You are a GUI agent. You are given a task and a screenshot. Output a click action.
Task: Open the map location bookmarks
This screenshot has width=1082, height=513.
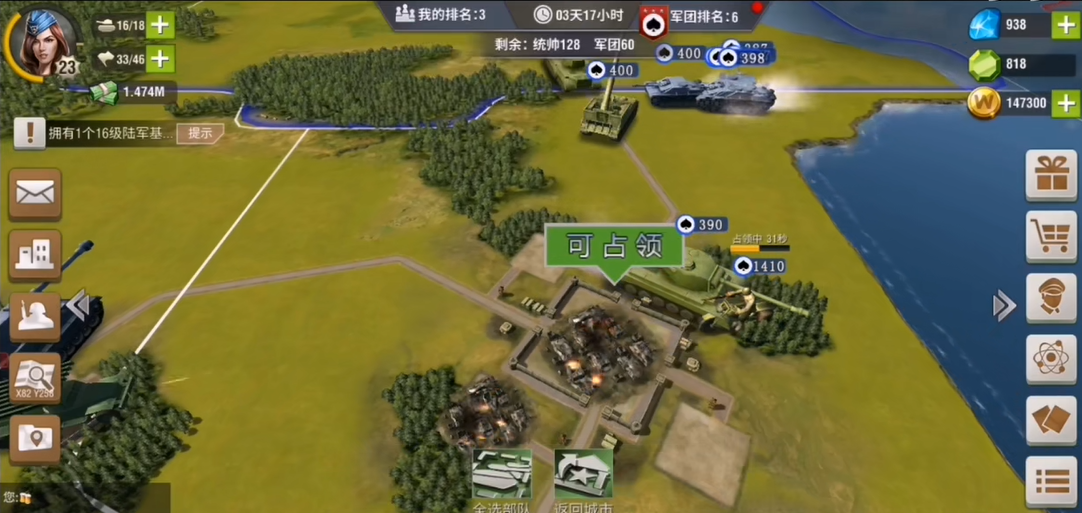tap(35, 438)
